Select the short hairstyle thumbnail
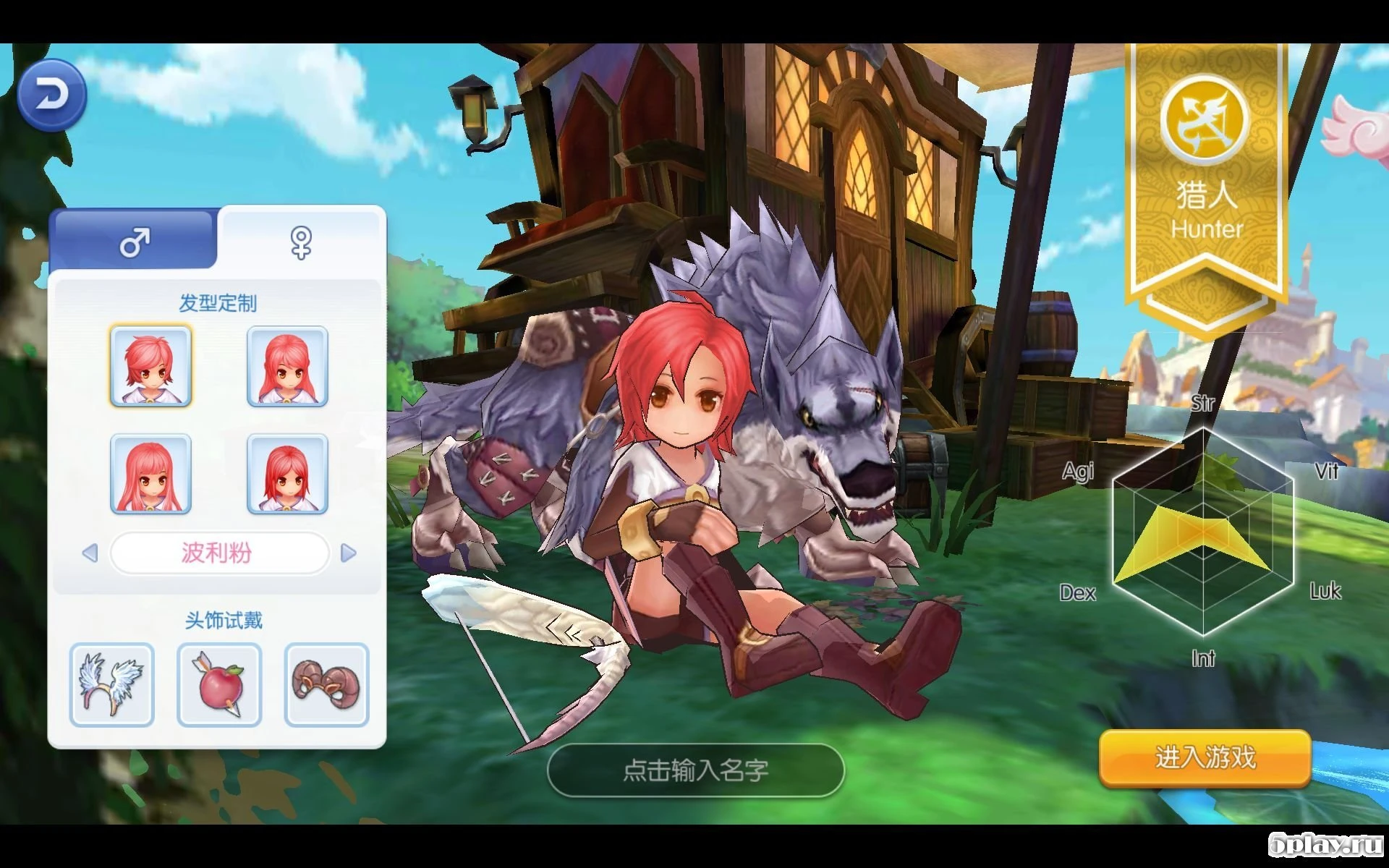 150,366
